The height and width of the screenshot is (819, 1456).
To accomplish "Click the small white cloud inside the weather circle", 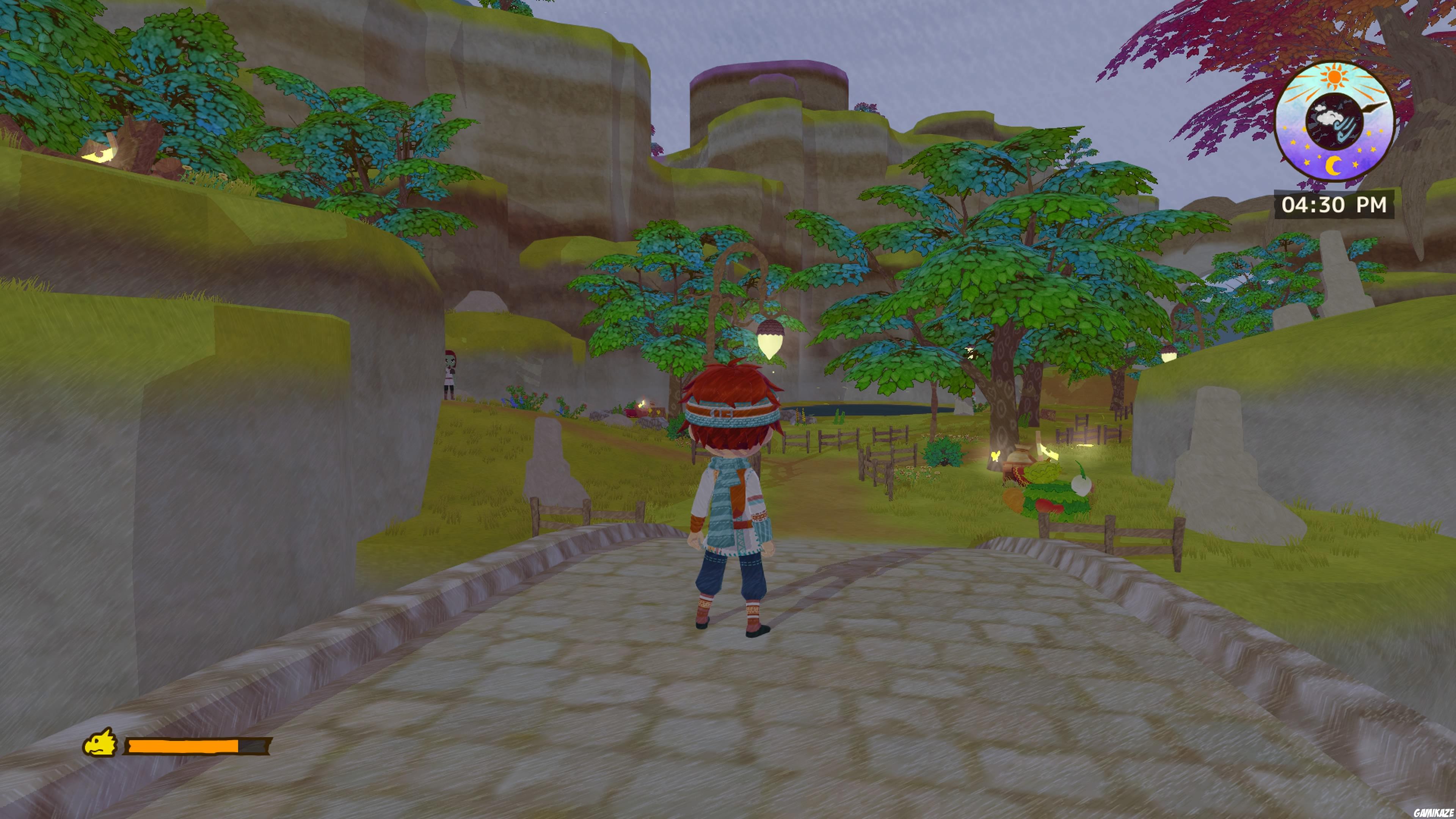I will pyautogui.click(x=1320, y=108).
